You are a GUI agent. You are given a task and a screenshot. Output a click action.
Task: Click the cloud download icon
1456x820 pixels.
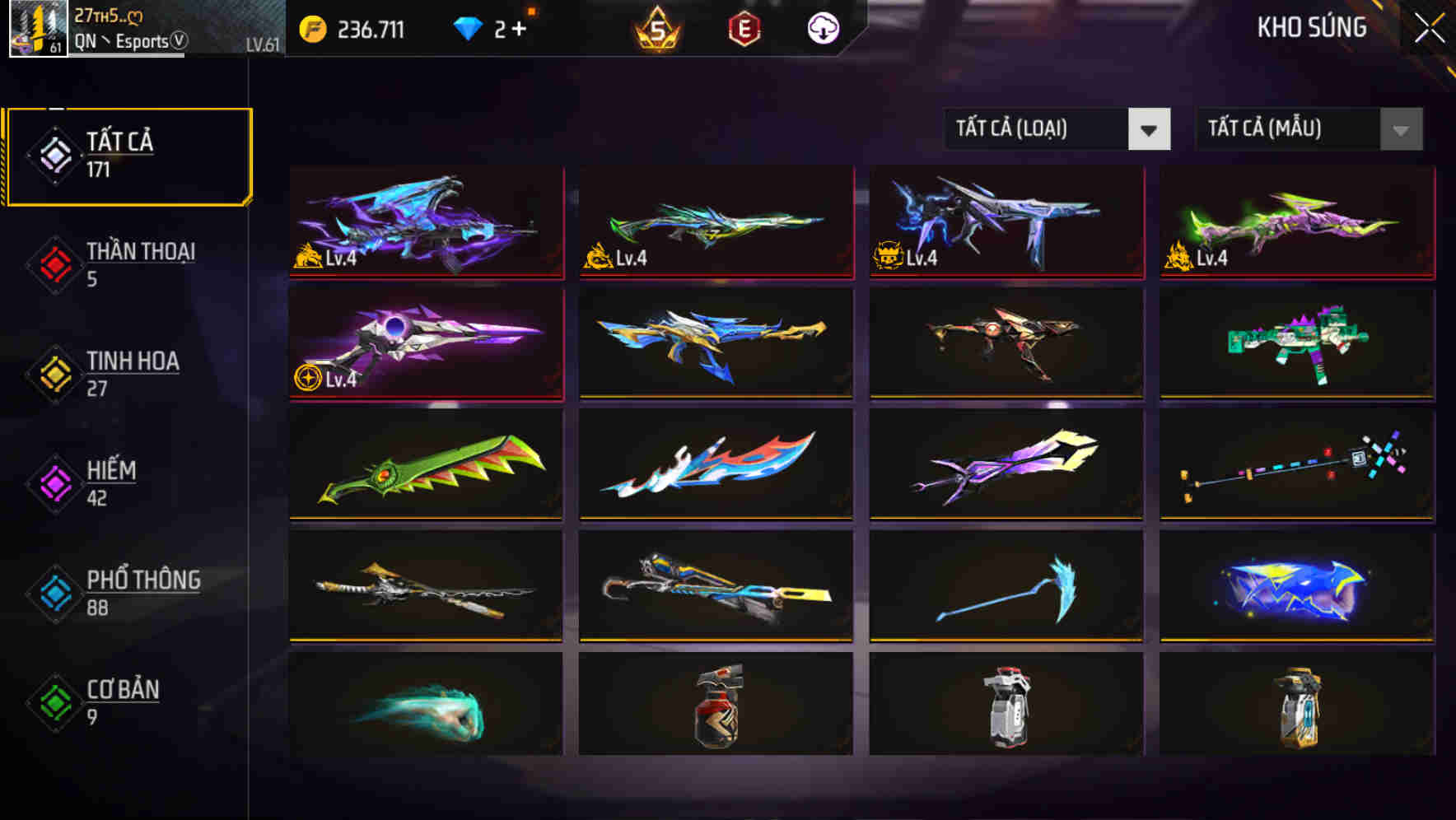(x=824, y=27)
